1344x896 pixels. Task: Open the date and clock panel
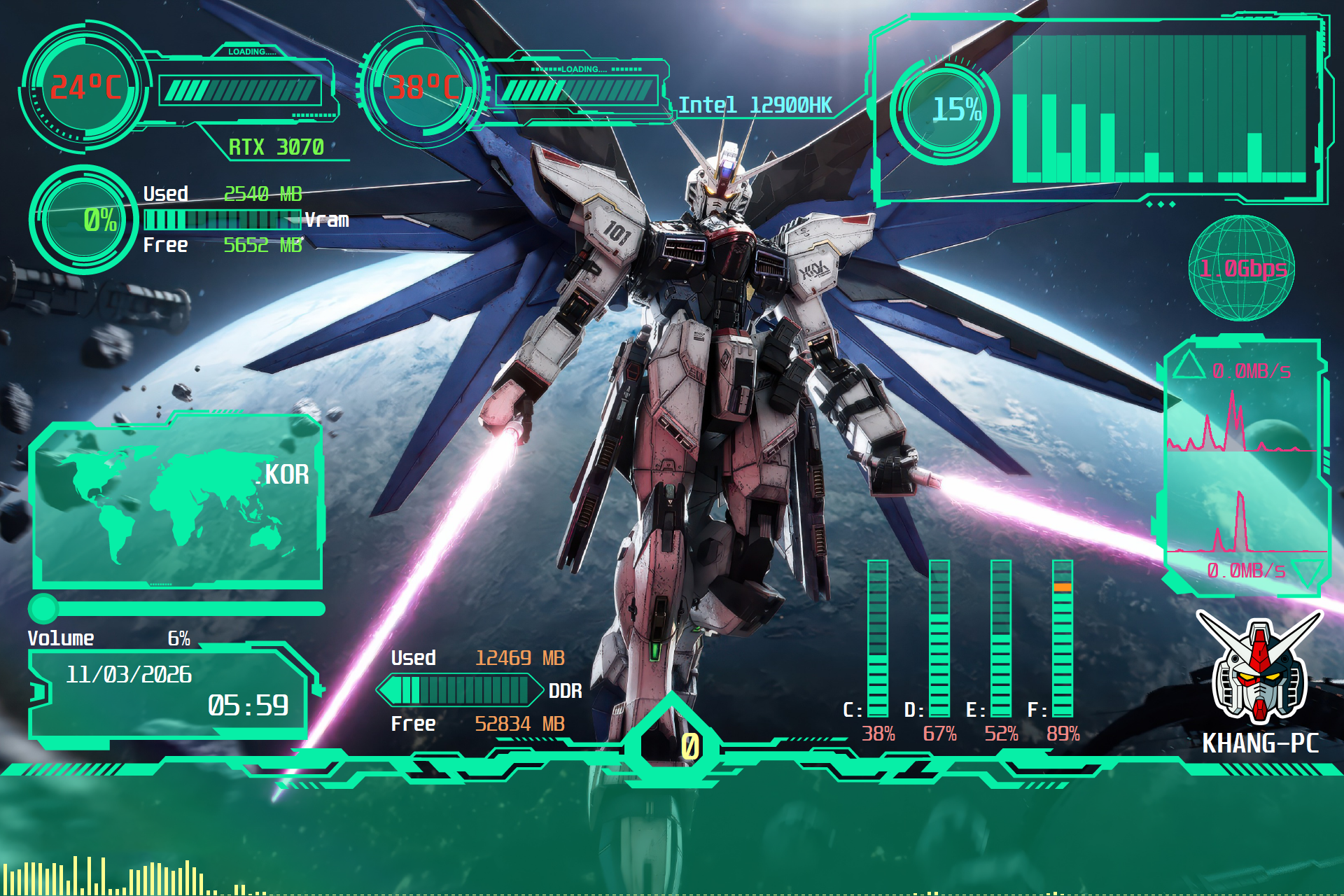[x=168, y=692]
